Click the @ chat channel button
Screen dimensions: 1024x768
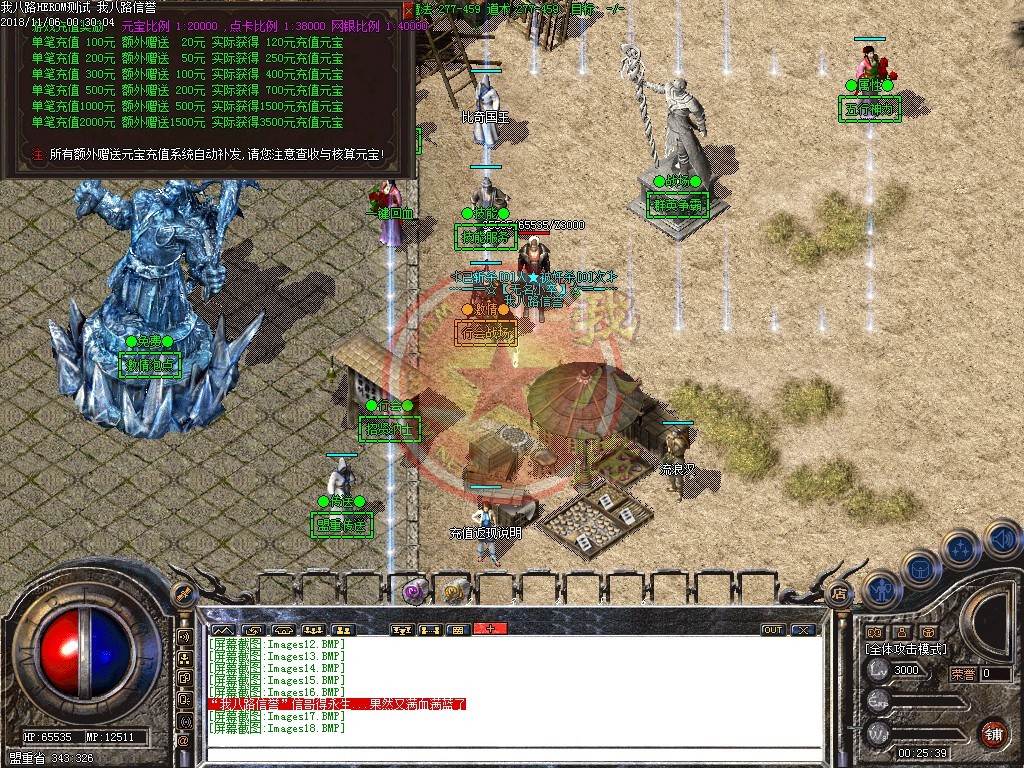pos(185,739)
